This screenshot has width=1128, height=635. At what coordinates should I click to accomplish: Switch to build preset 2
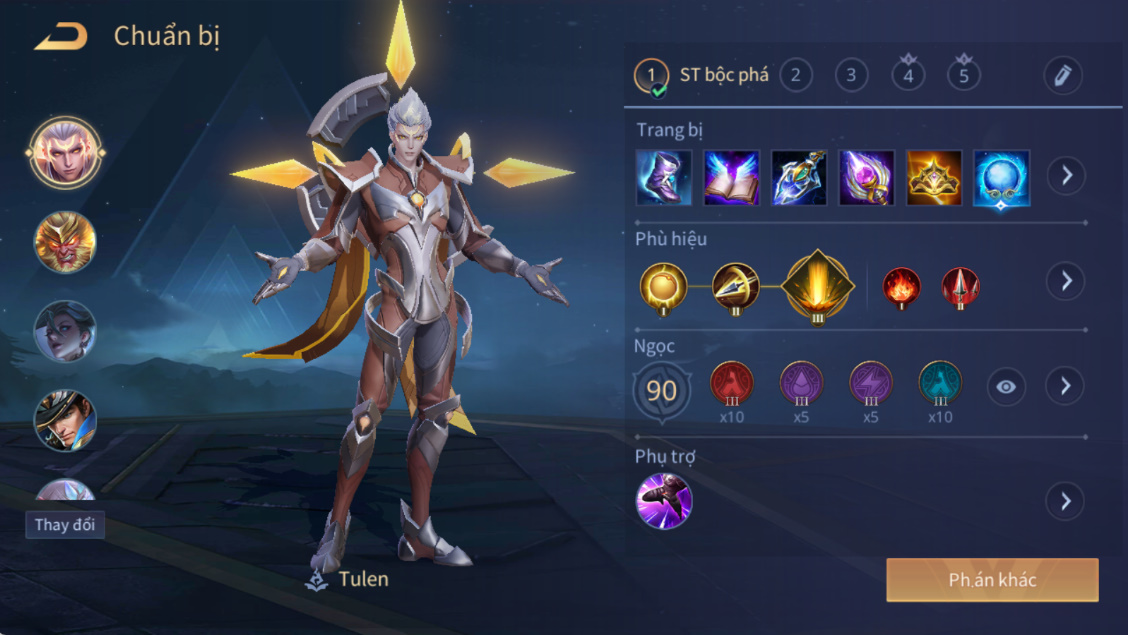tap(796, 75)
